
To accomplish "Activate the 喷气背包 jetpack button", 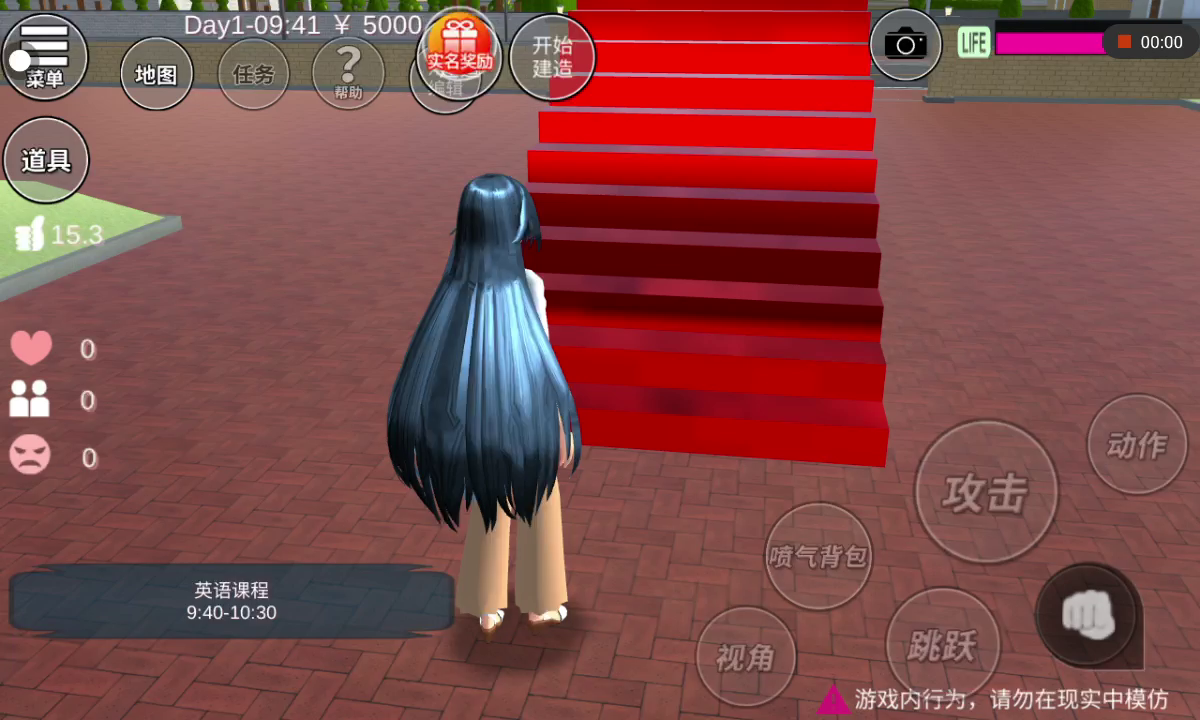I will [x=818, y=556].
